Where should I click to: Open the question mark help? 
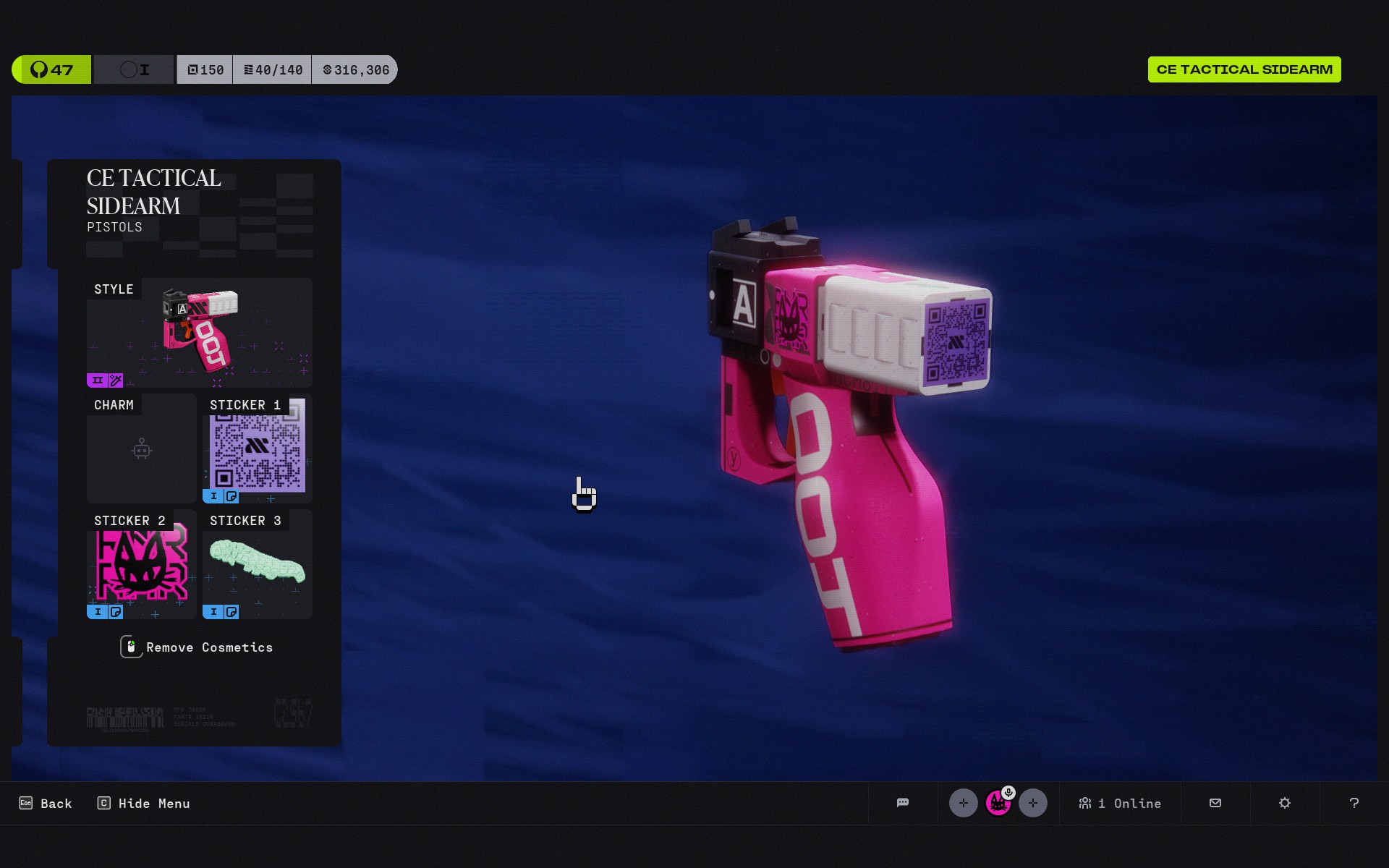pos(1354,803)
